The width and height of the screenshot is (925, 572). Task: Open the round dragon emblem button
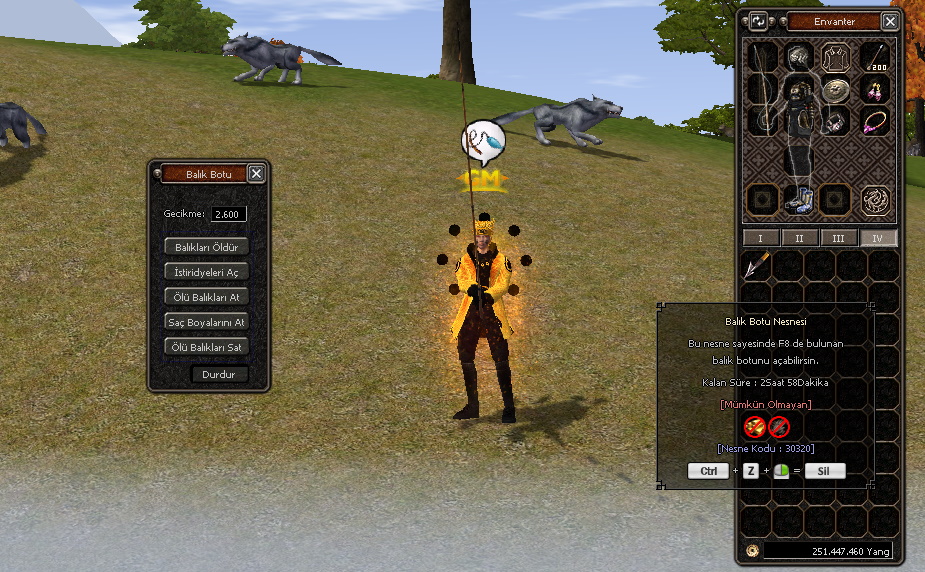tap(878, 199)
